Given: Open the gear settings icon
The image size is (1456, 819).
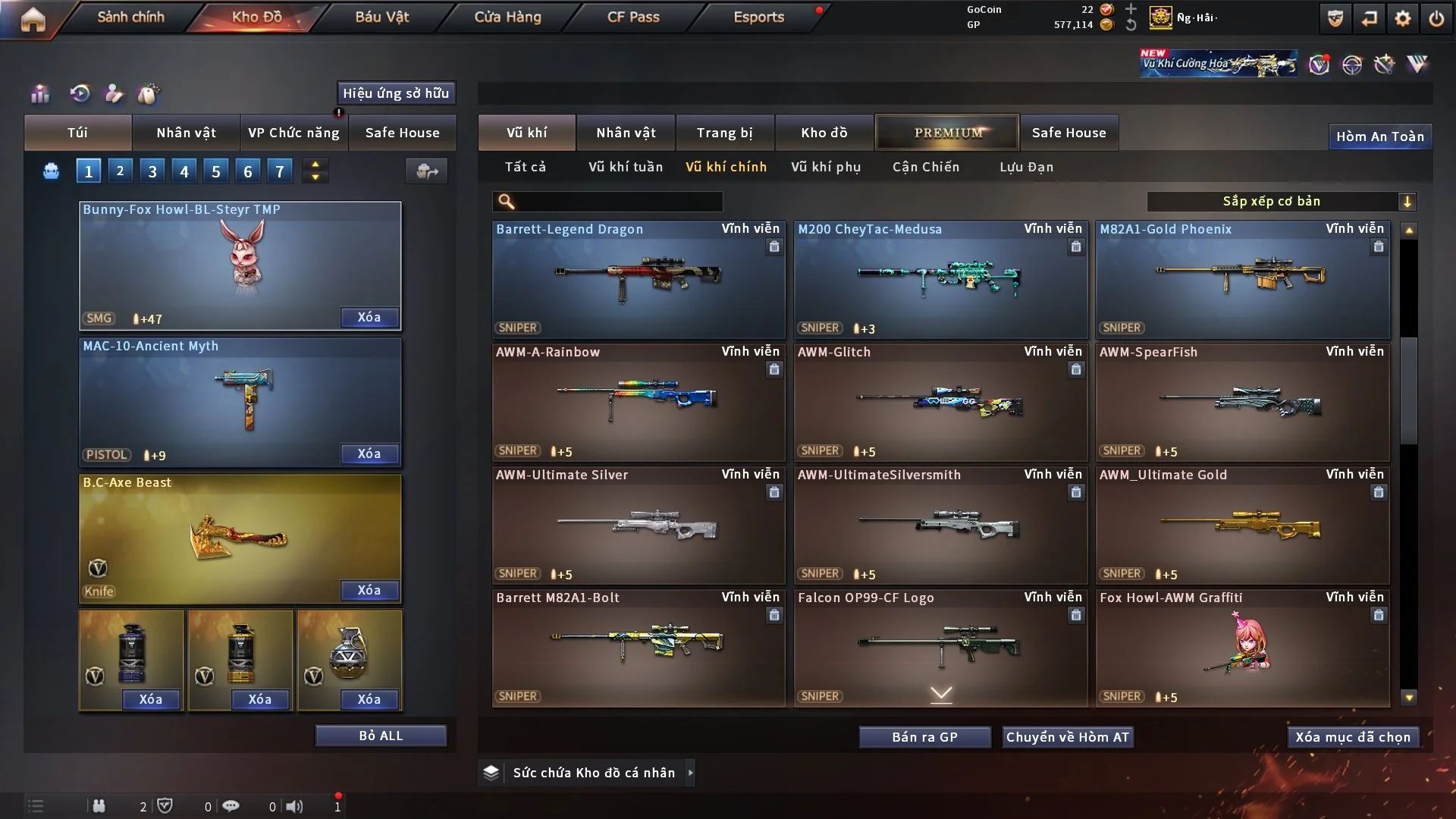Looking at the screenshot, I should click(1403, 18).
